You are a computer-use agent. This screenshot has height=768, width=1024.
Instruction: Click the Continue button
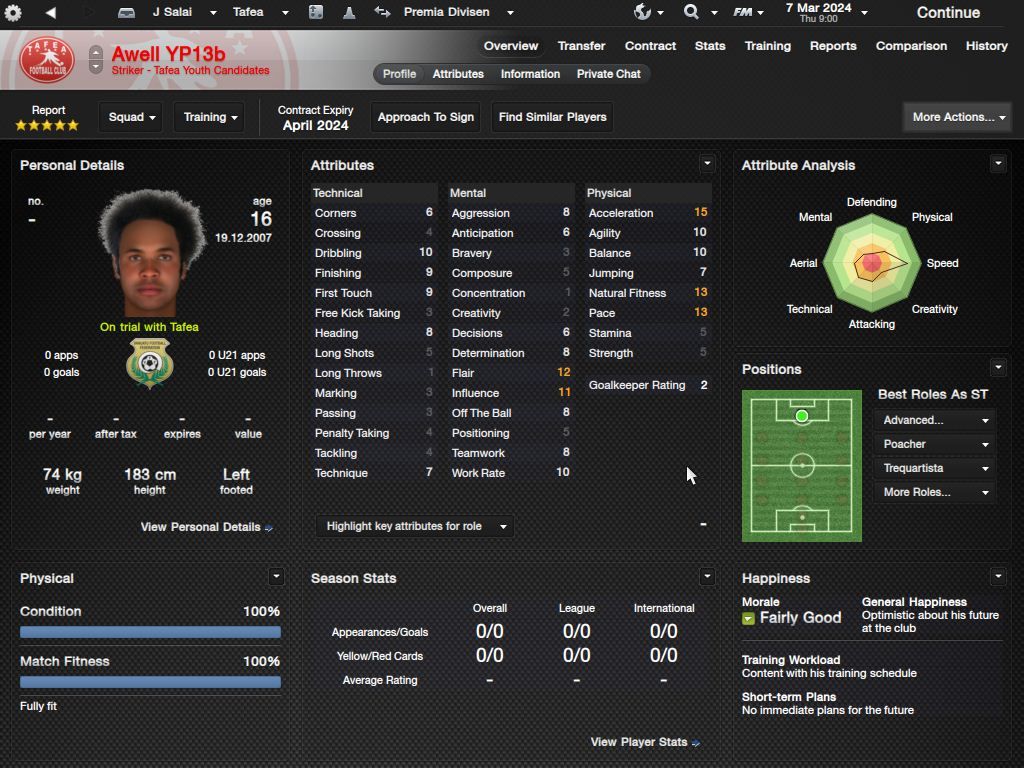(947, 13)
